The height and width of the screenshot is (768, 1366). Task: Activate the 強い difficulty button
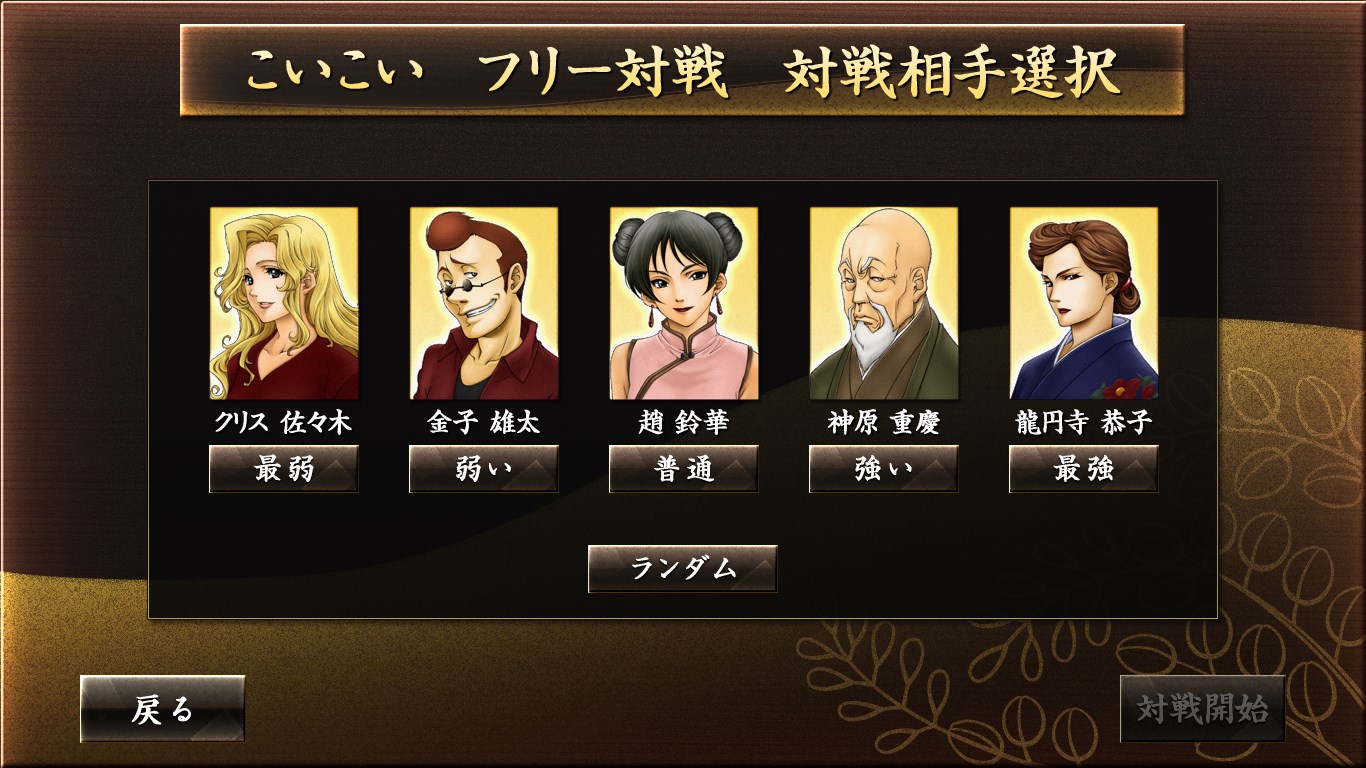pos(884,469)
